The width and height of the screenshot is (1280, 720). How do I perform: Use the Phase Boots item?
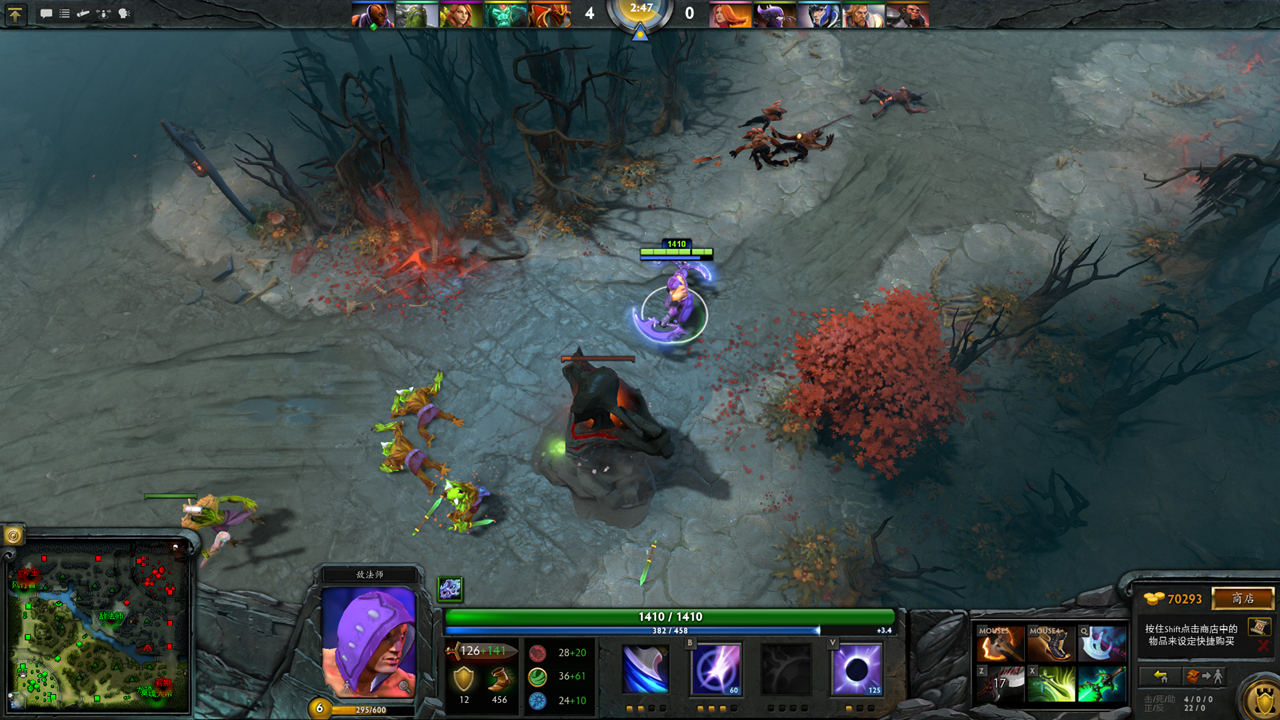(1051, 644)
